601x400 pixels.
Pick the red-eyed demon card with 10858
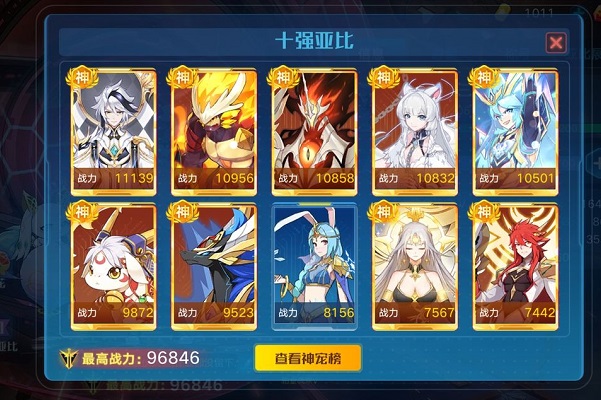pyautogui.click(x=315, y=129)
